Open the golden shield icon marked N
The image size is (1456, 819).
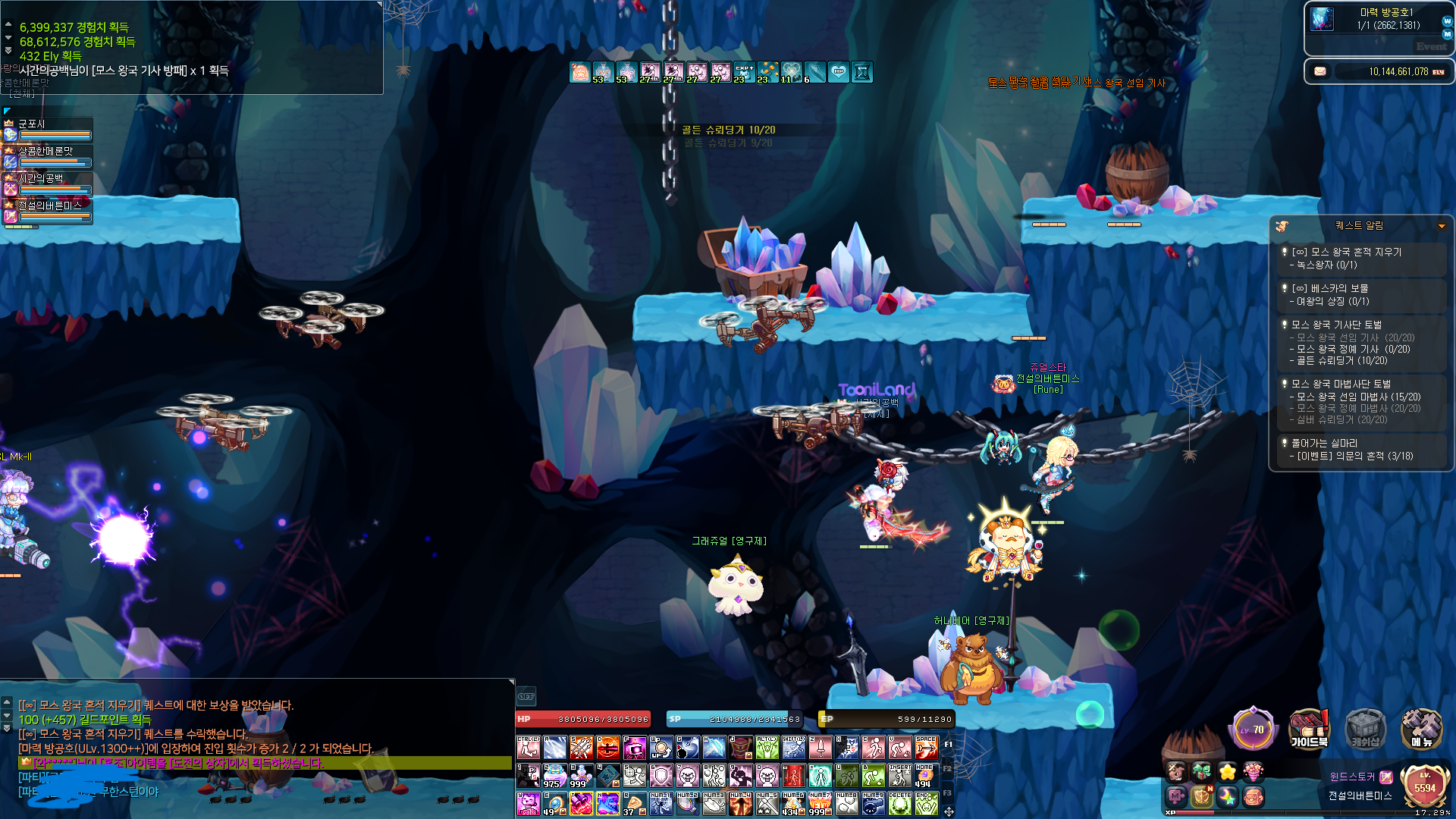click(1202, 796)
